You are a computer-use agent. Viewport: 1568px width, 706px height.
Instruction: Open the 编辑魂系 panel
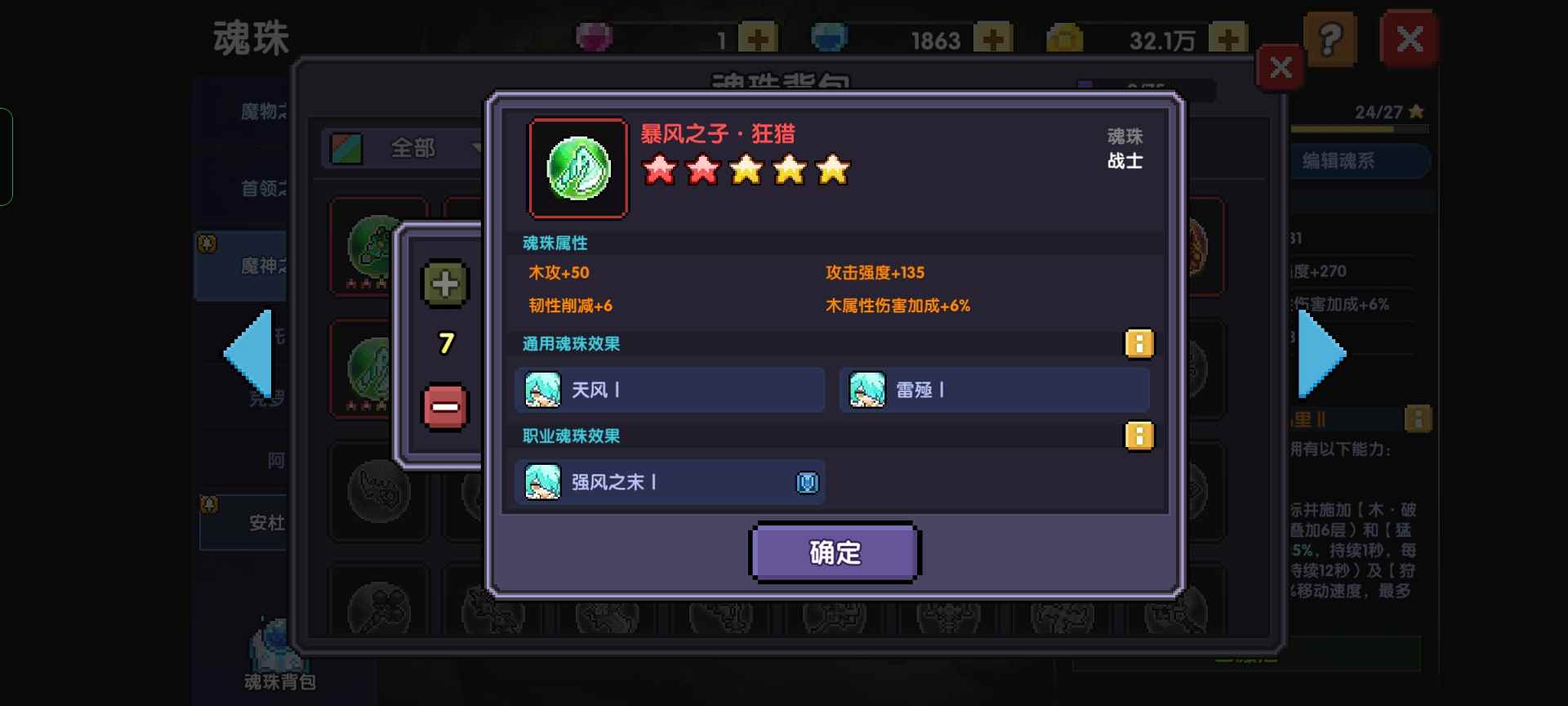1358,161
